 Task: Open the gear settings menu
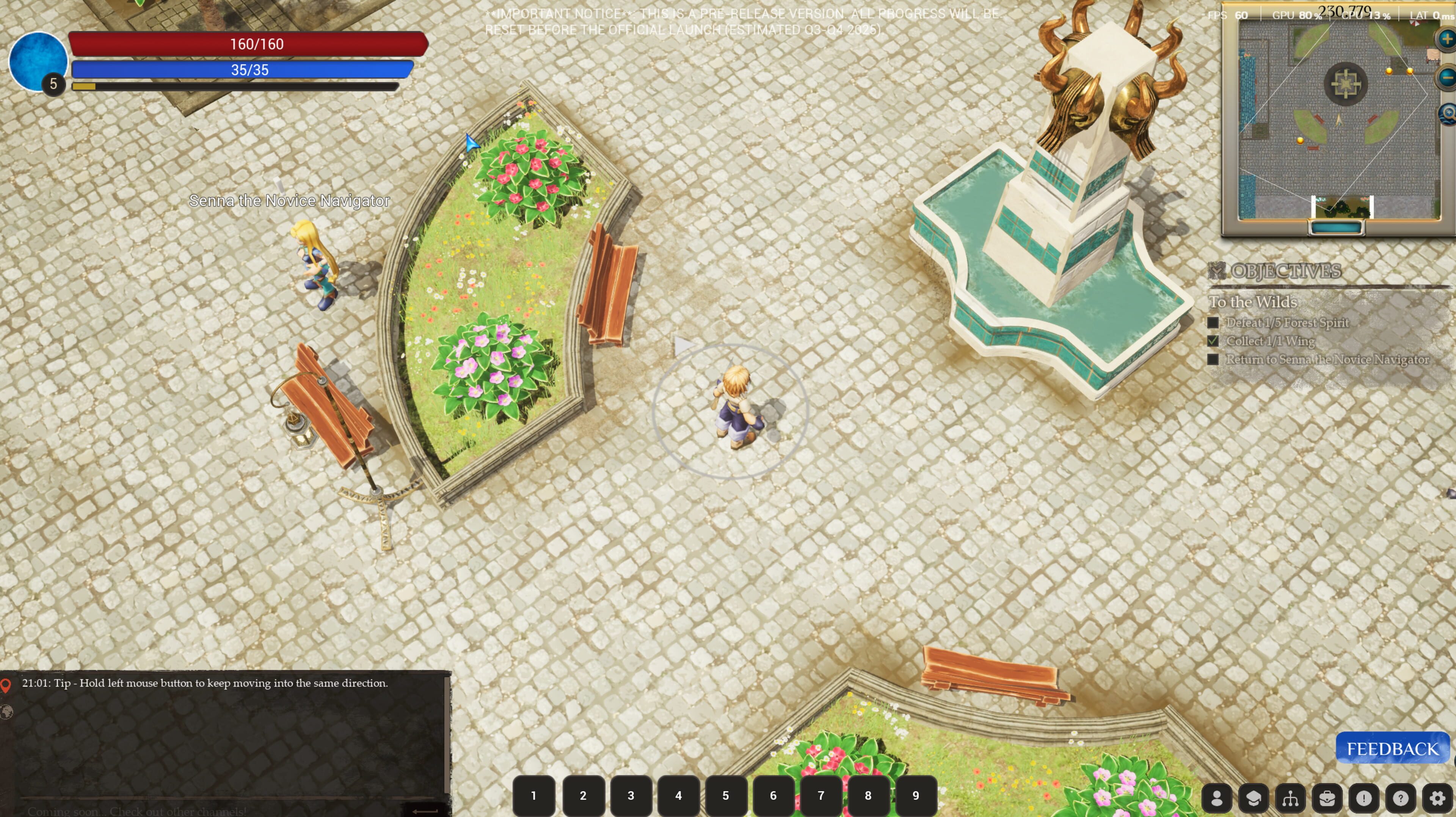click(1437, 798)
